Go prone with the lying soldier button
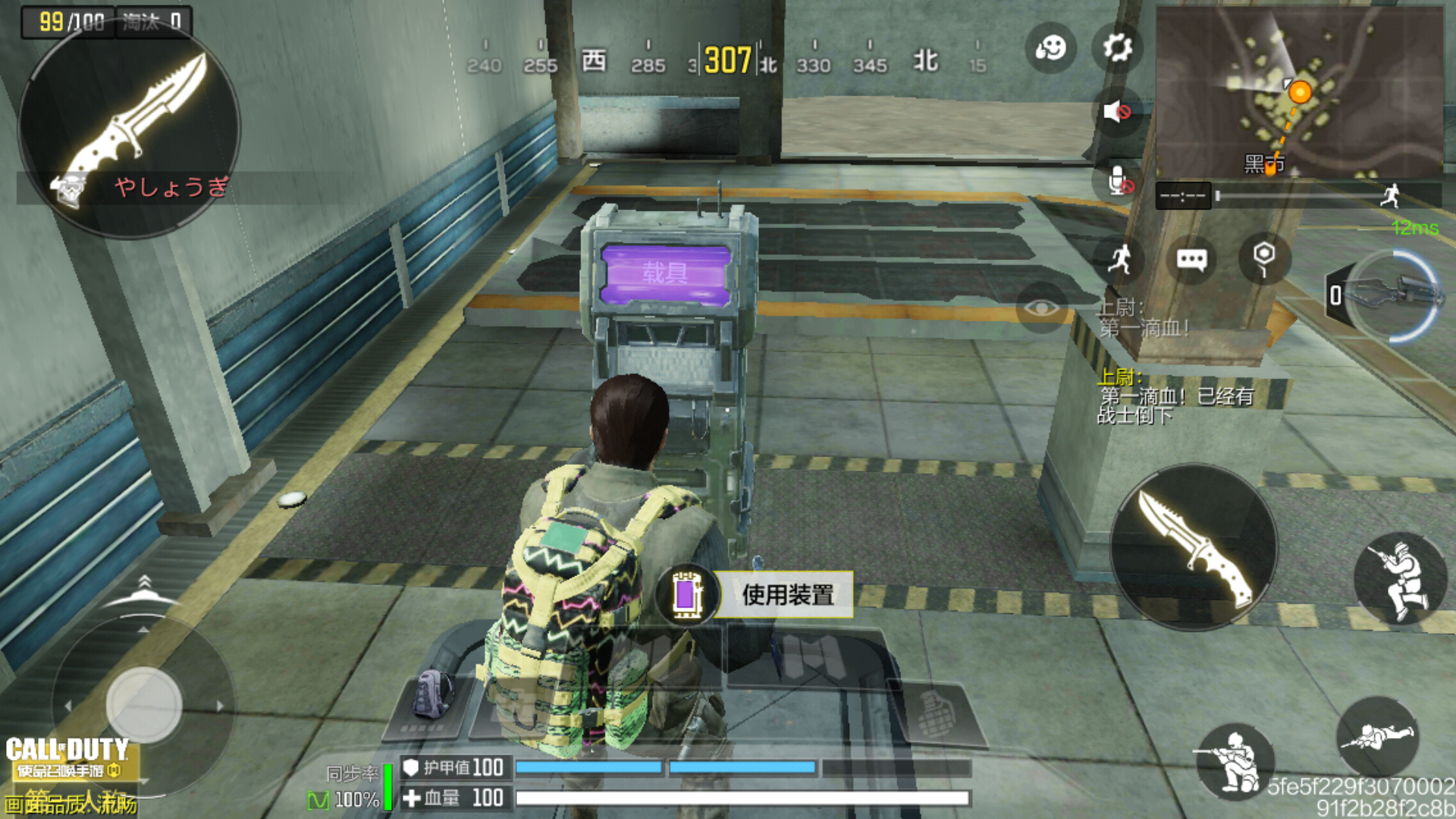 click(x=1377, y=736)
